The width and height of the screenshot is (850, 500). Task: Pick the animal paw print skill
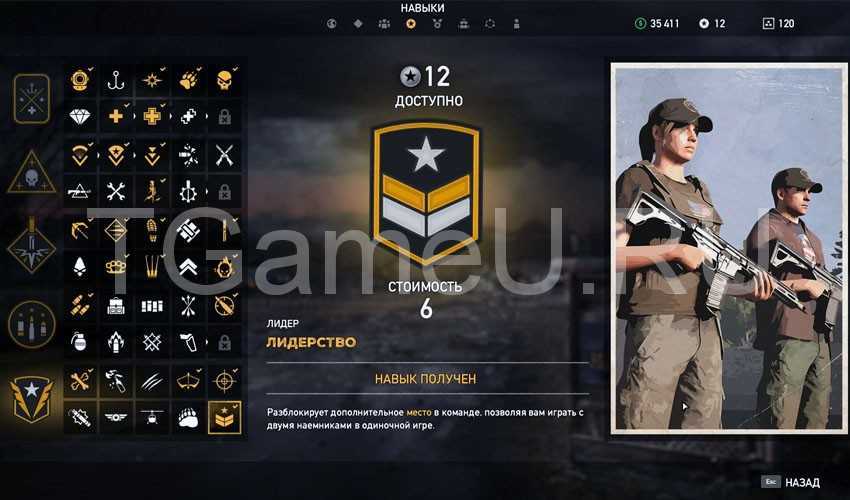[x=188, y=80]
